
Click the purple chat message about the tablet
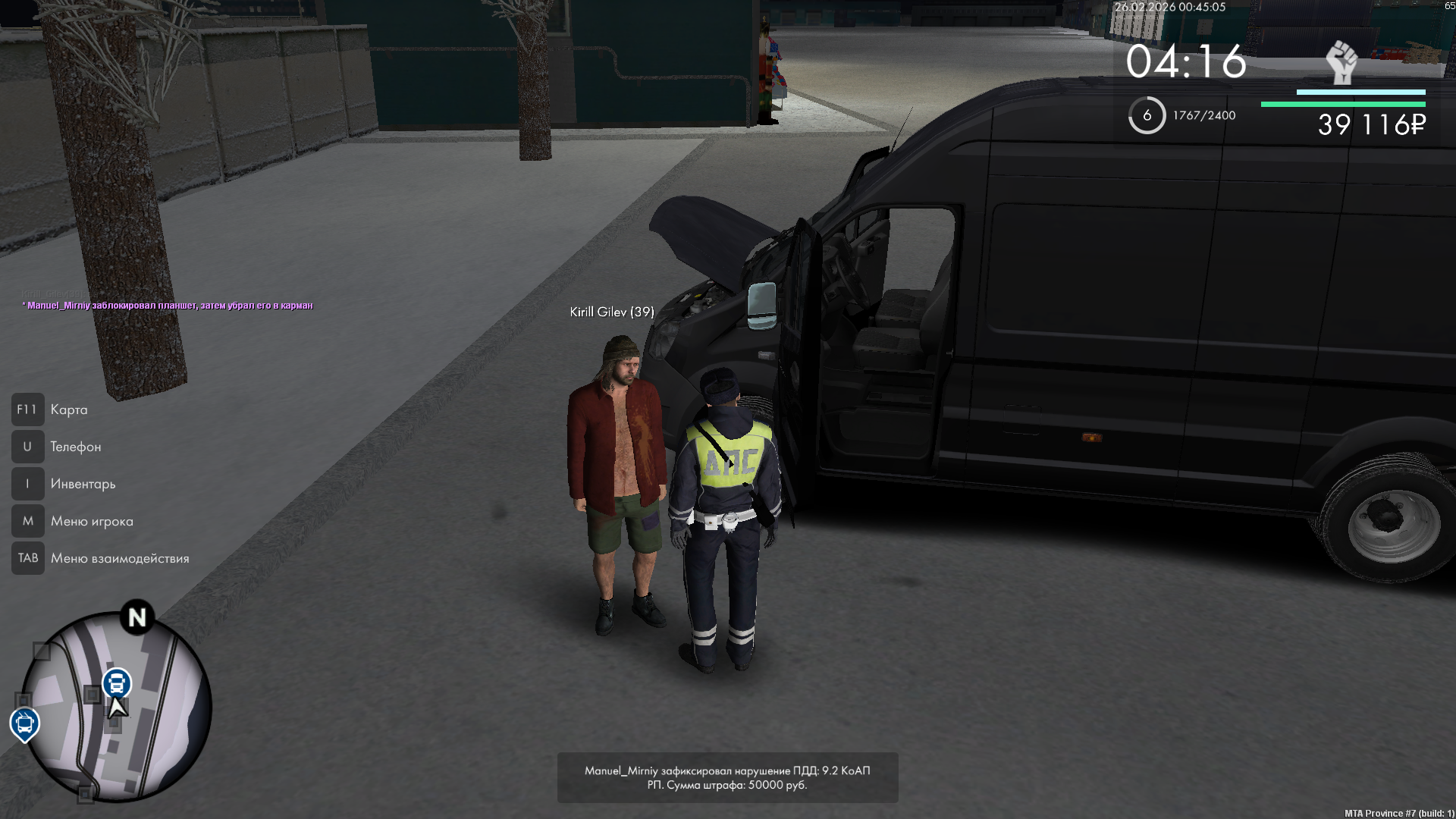tap(170, 306)
